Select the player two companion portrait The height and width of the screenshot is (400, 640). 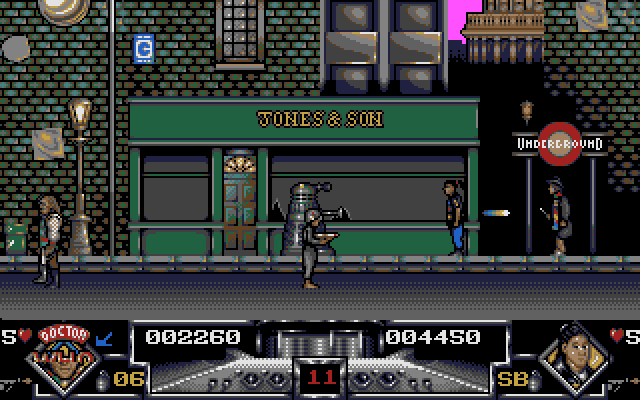(572, 360)
